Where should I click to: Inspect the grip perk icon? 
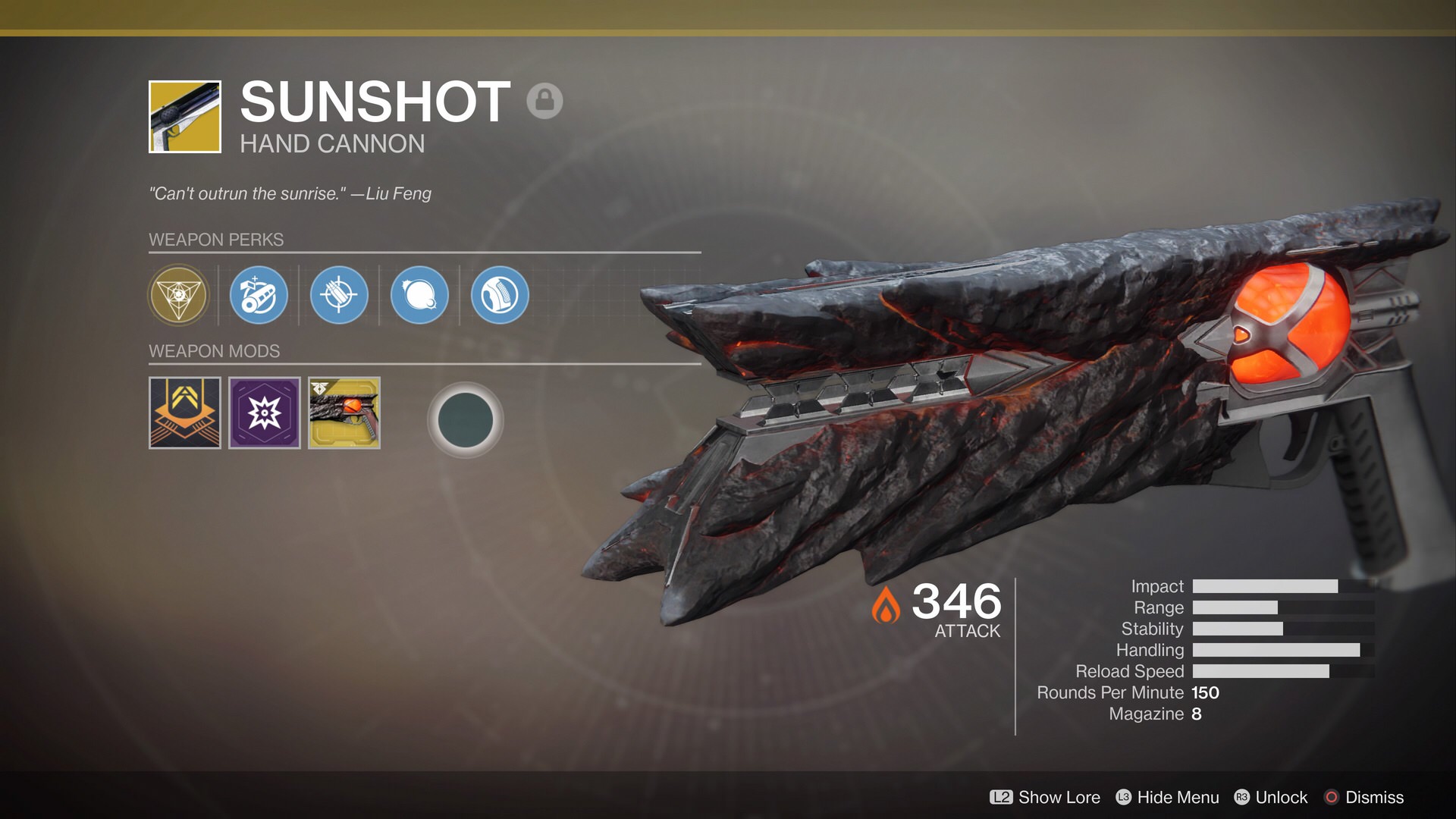pyautogui.click(x=500, y=295)
